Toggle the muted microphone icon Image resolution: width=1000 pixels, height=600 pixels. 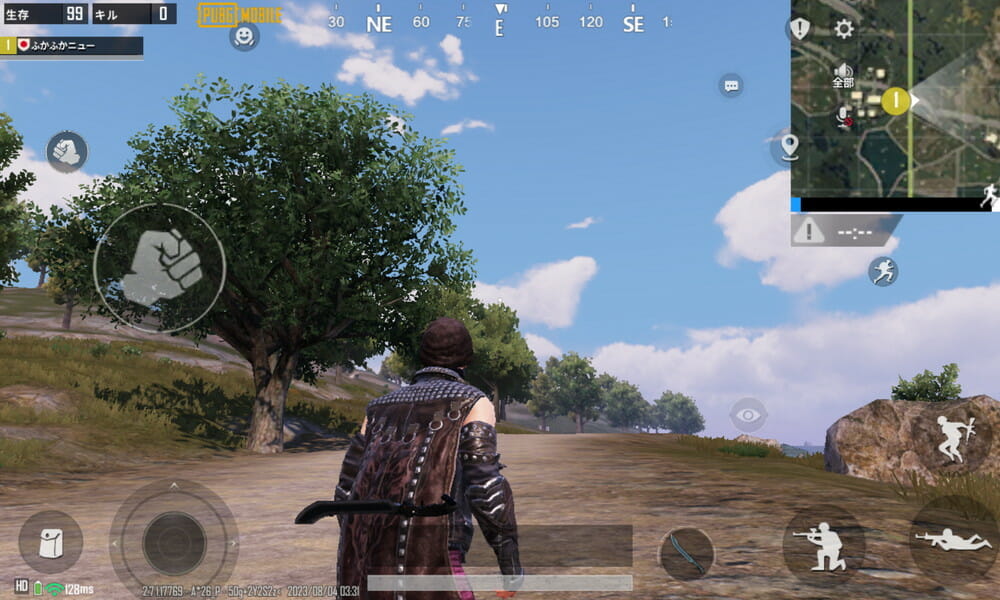[x=843, y=116]
